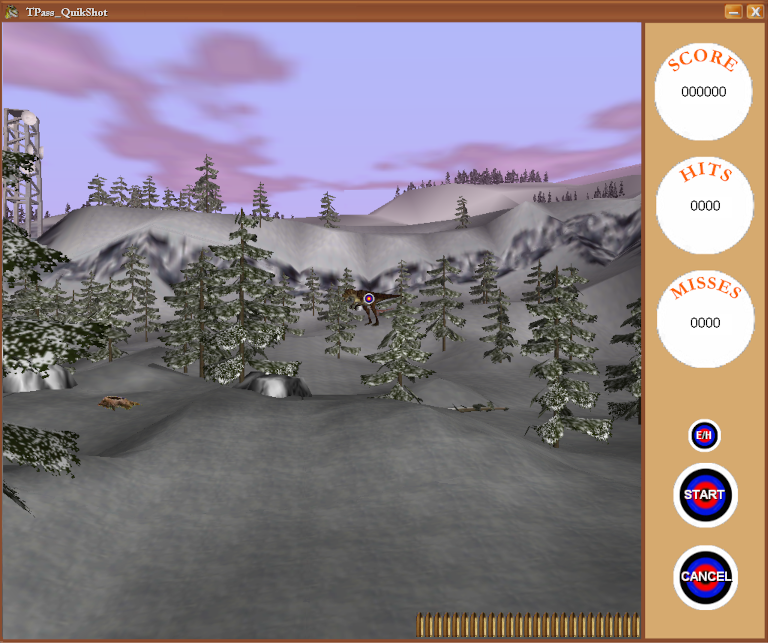The height and width of the screenshot is (643, 768).
Task: Toggle the E/H difficulty button
Action: 704,436
